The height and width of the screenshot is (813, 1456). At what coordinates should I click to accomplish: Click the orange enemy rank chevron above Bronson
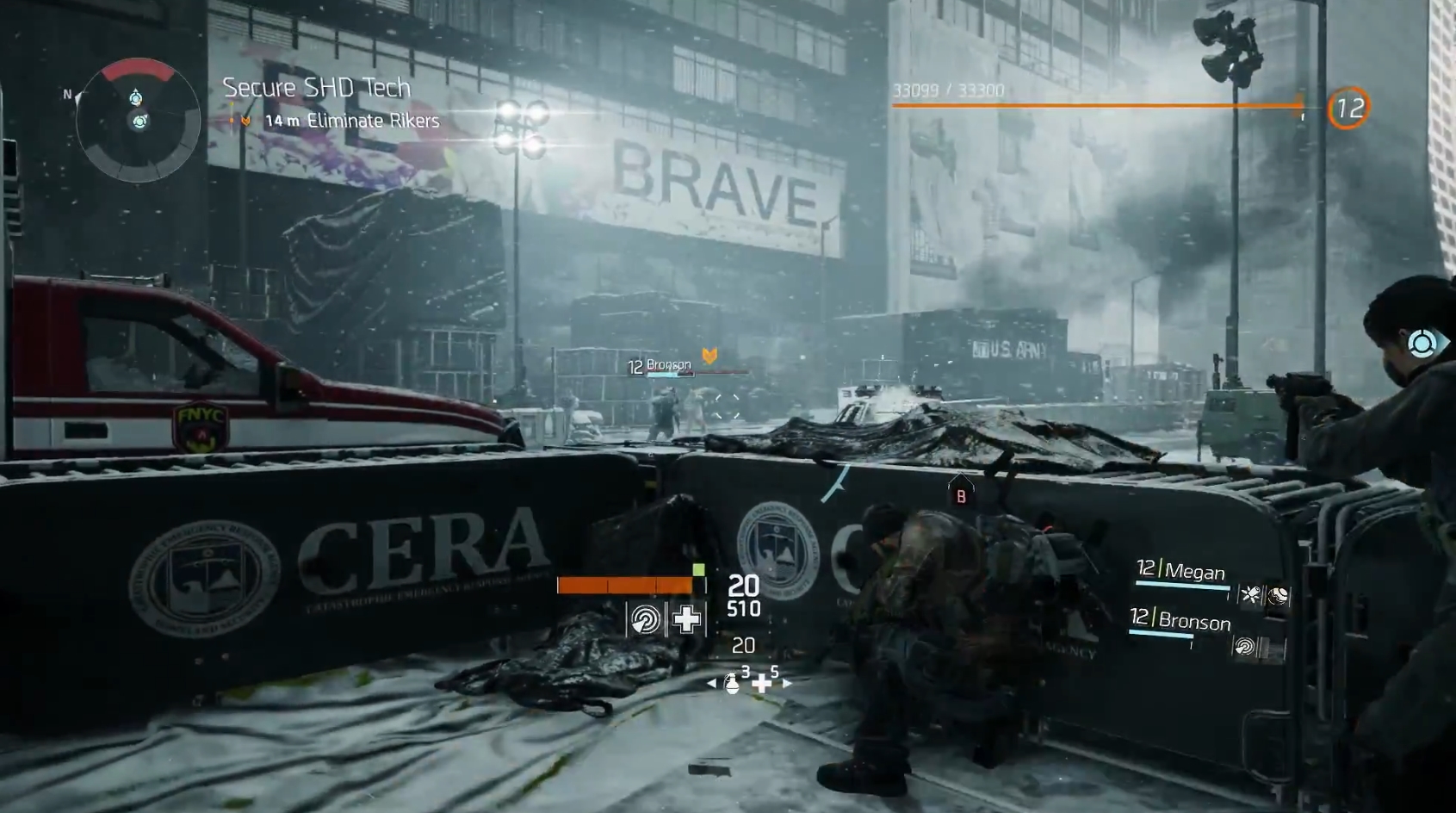pyautogui.click(x=709, y=353)
